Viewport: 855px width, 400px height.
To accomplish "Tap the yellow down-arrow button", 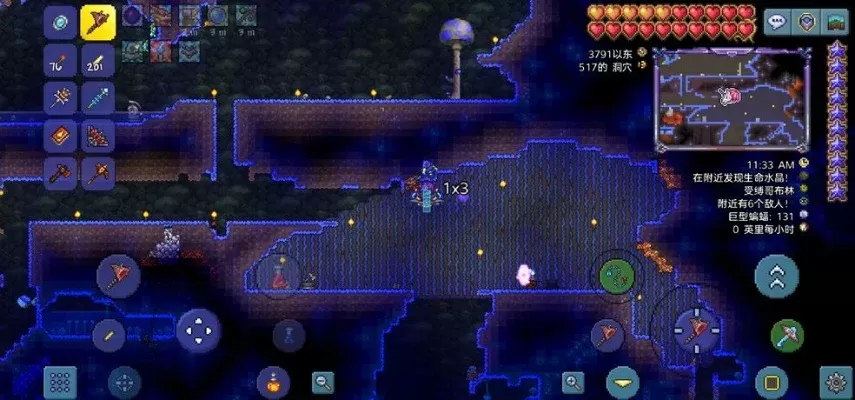I will click(624, 381).
